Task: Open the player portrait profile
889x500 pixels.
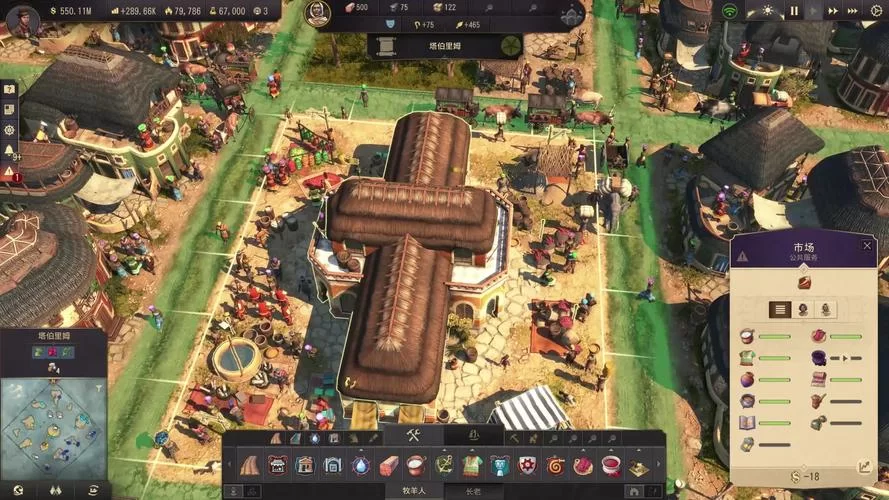Action: click(x=22, y=18)
